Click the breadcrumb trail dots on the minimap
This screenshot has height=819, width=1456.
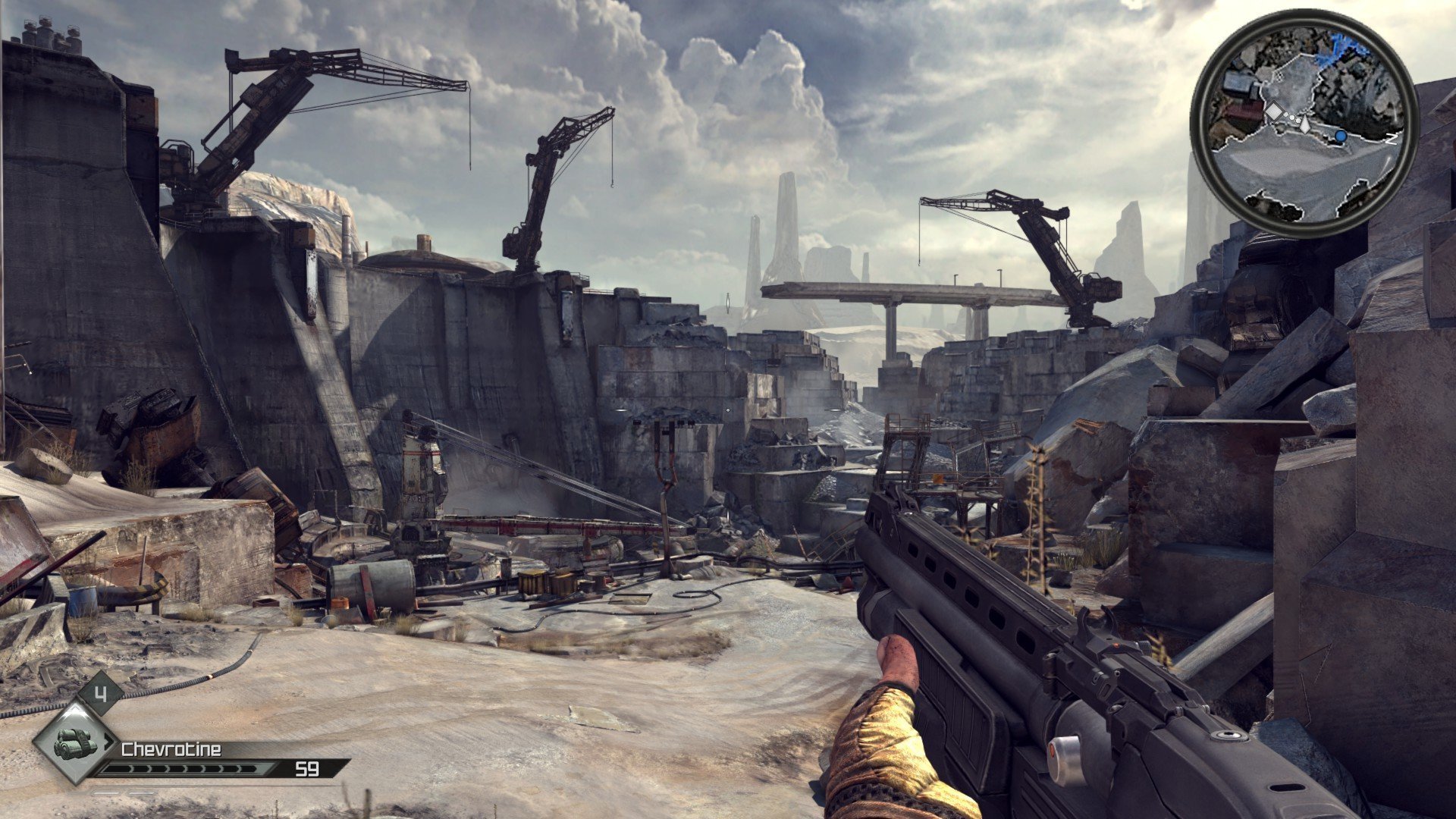click(1291, 116)
